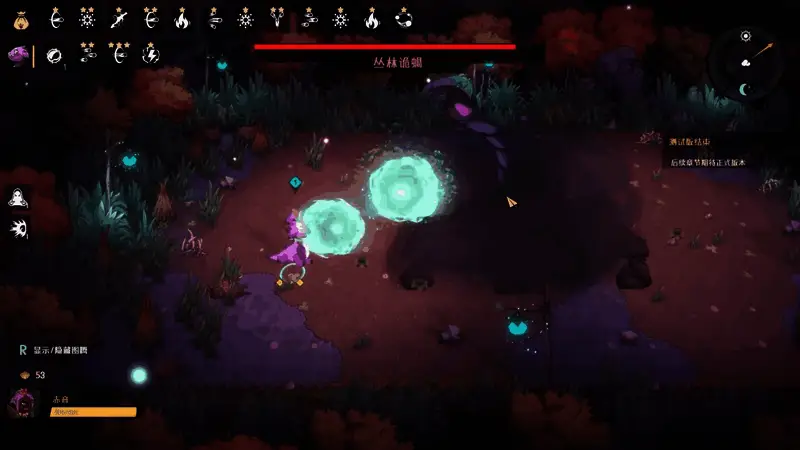
Task: Select the purple mushroom character icon
Action: (17, 55)
